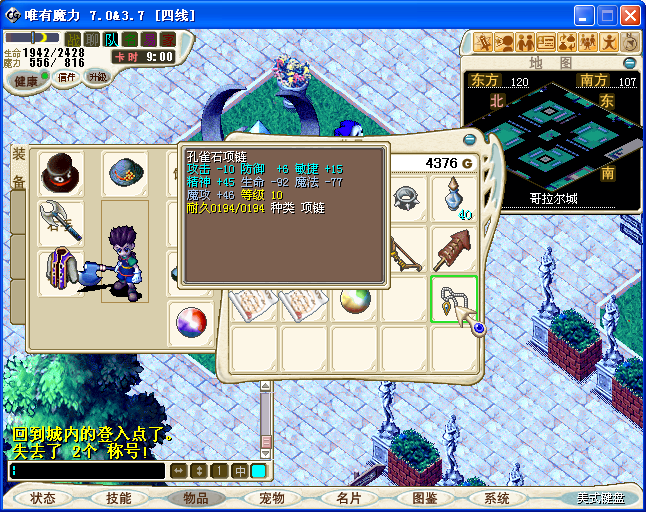Click the chat text input box
The width and height of the screenshot is (646, 512).
(87, 471)
